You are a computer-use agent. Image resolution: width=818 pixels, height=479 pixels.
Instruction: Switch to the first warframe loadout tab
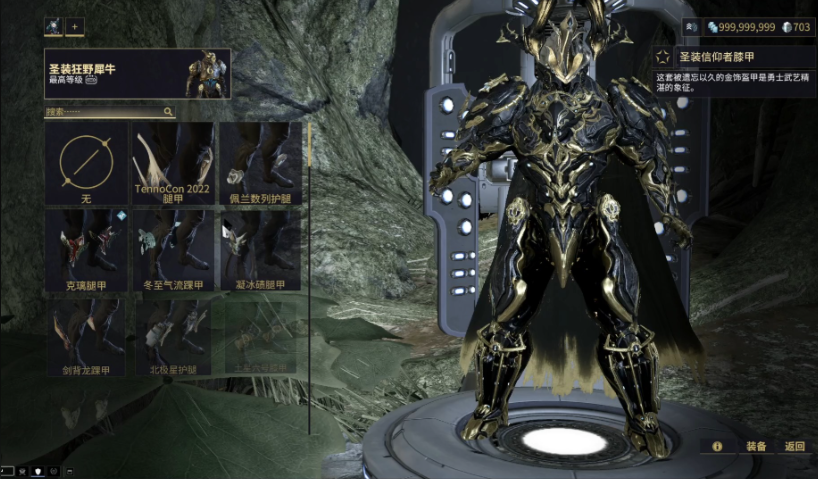click(53, 27)
